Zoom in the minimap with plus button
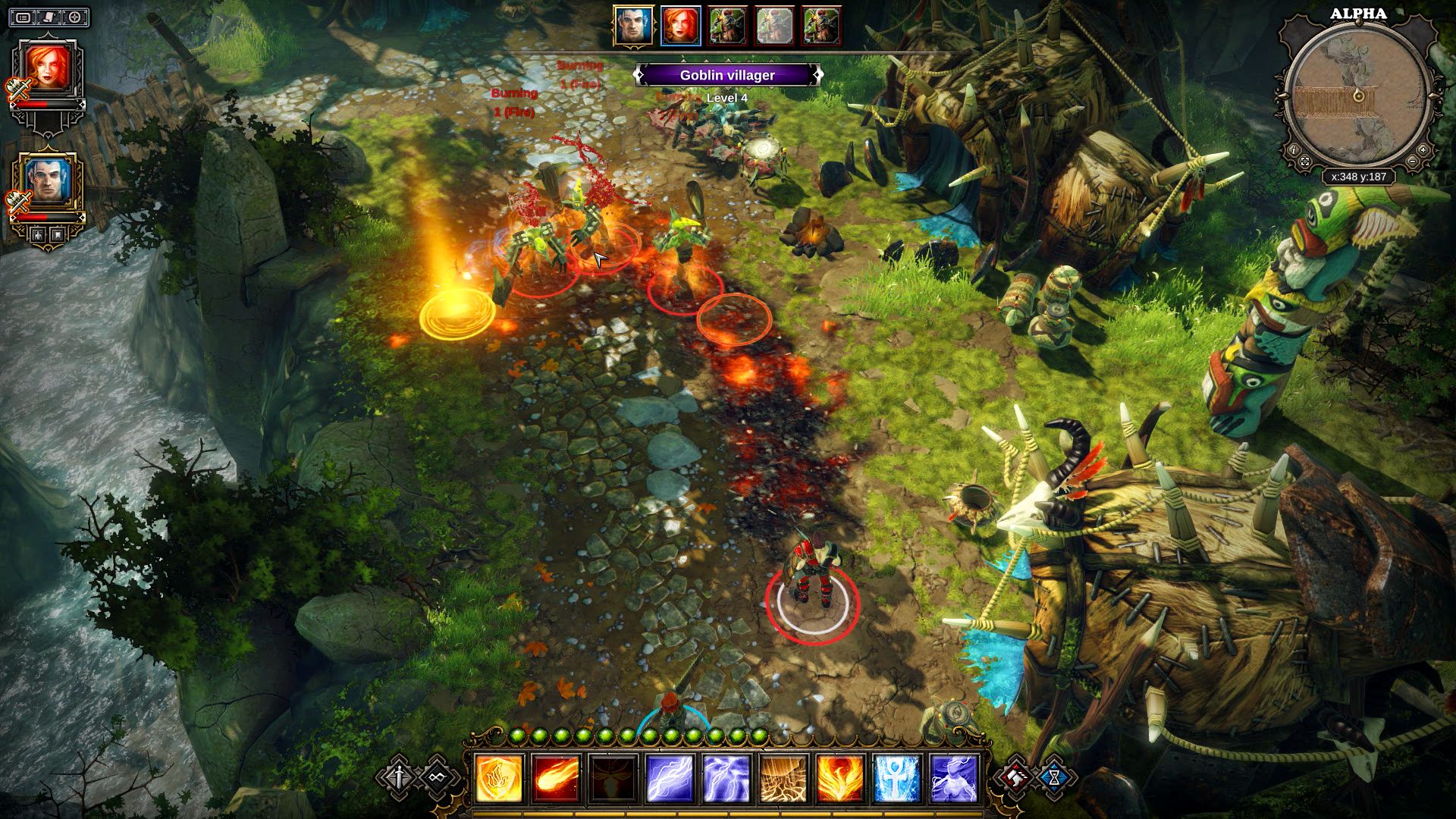Screen dimensions: 1456x819 click(x=1423, y=150)
